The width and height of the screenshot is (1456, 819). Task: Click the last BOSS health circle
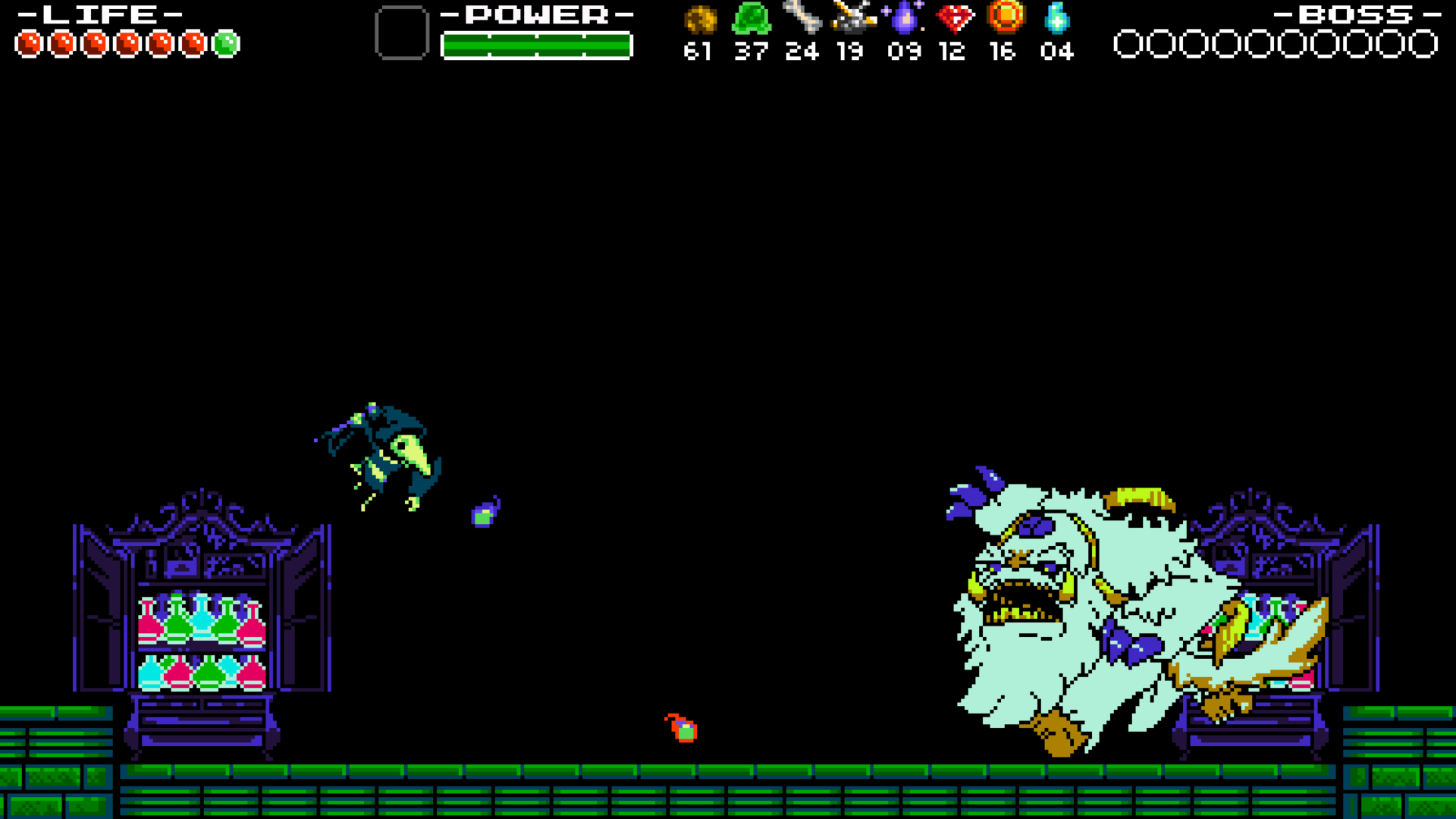[1423, 45]
